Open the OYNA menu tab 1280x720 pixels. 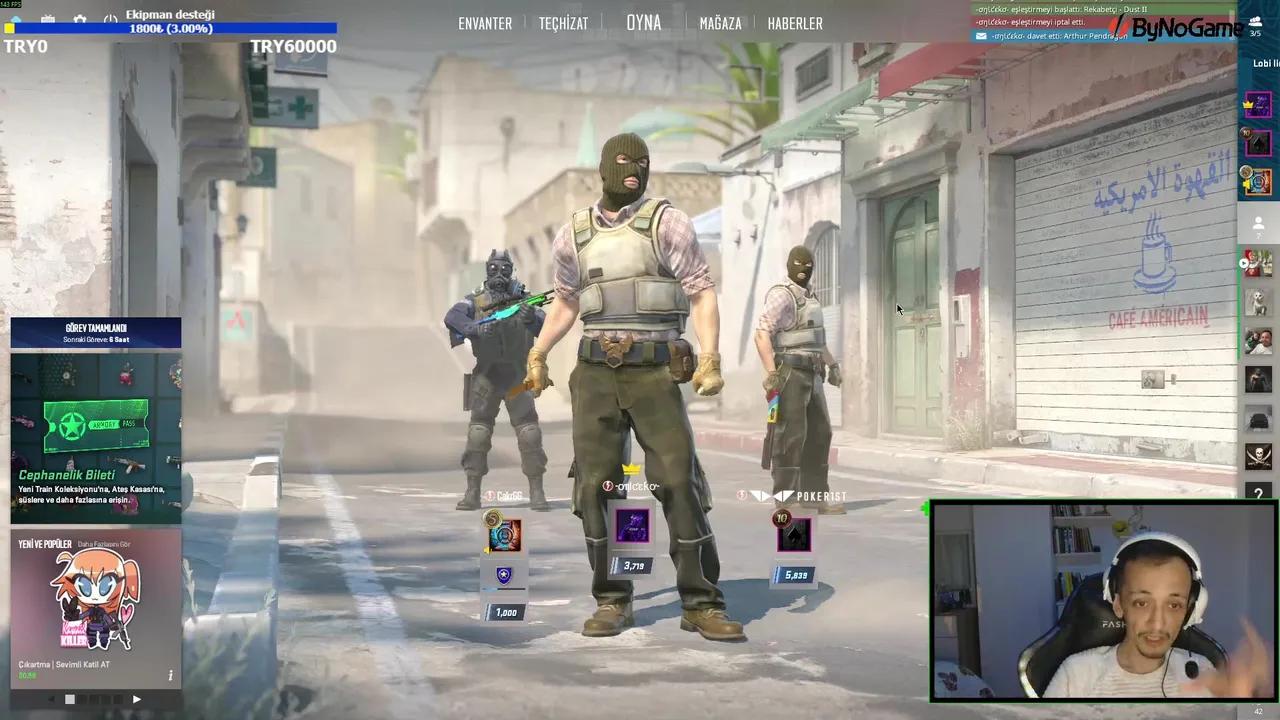[x=643, y=23]
